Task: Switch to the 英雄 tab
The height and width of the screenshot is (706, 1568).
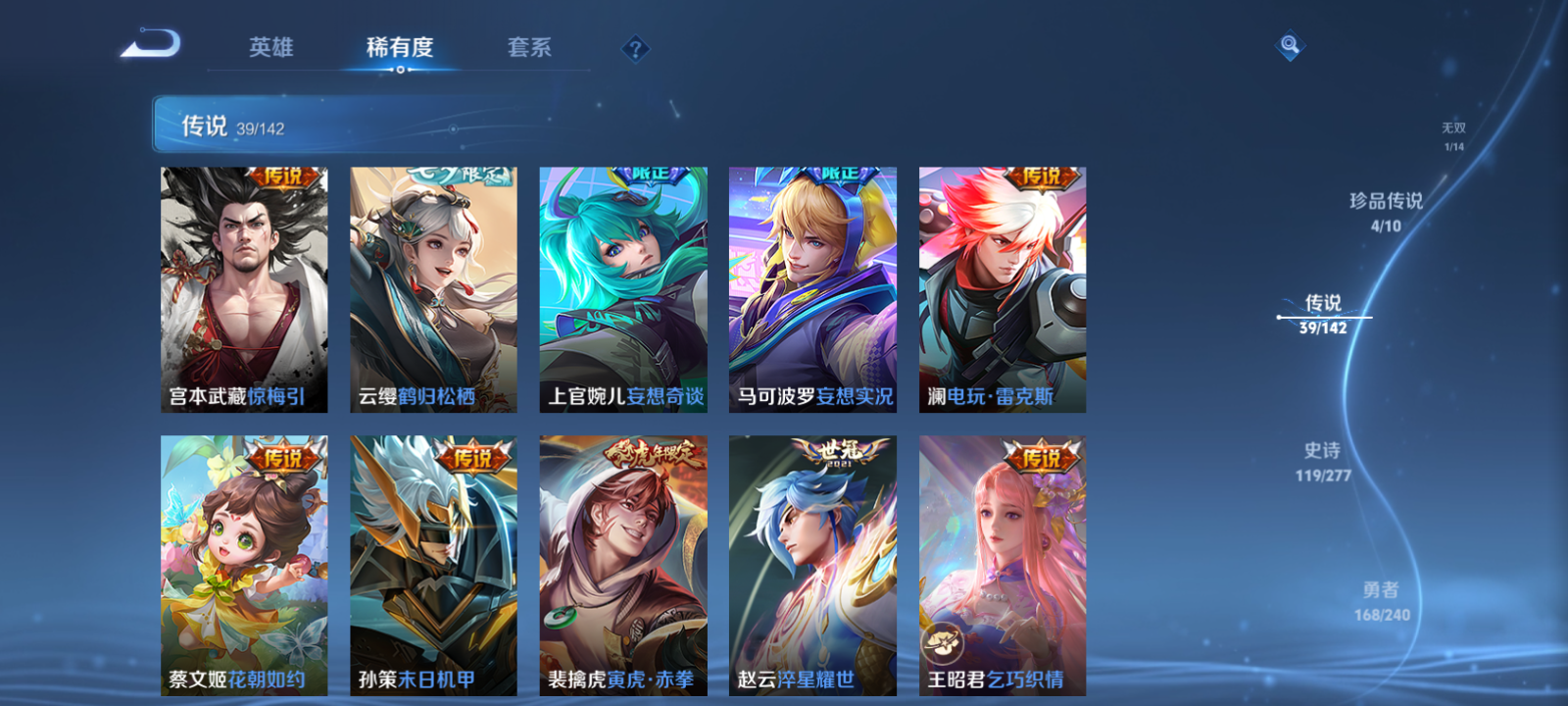Action: [x=271, y=47]
